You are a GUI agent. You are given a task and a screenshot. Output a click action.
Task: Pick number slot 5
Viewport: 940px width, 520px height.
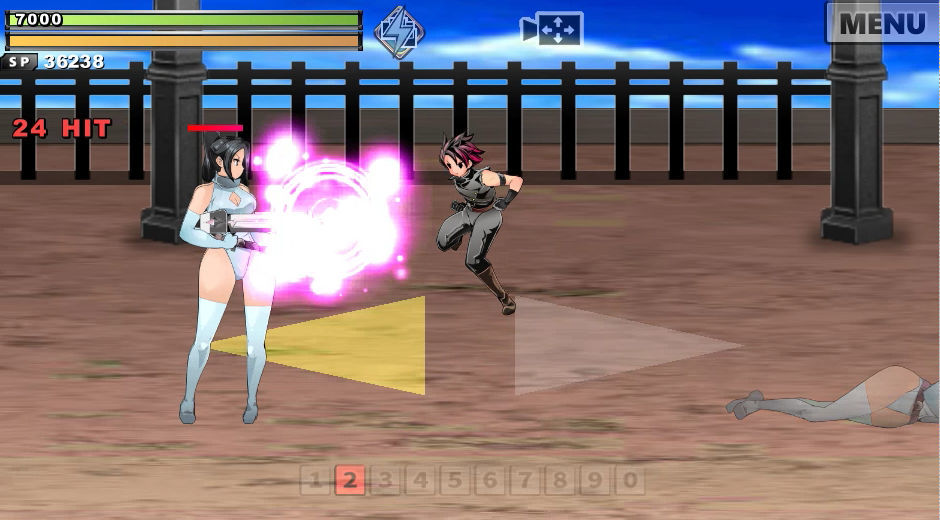click(x=455, y=481)
